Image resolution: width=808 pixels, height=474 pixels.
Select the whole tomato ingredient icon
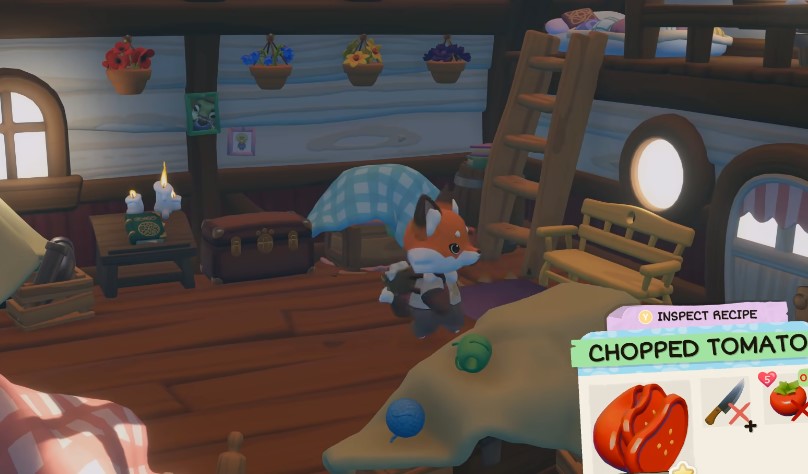787,398
